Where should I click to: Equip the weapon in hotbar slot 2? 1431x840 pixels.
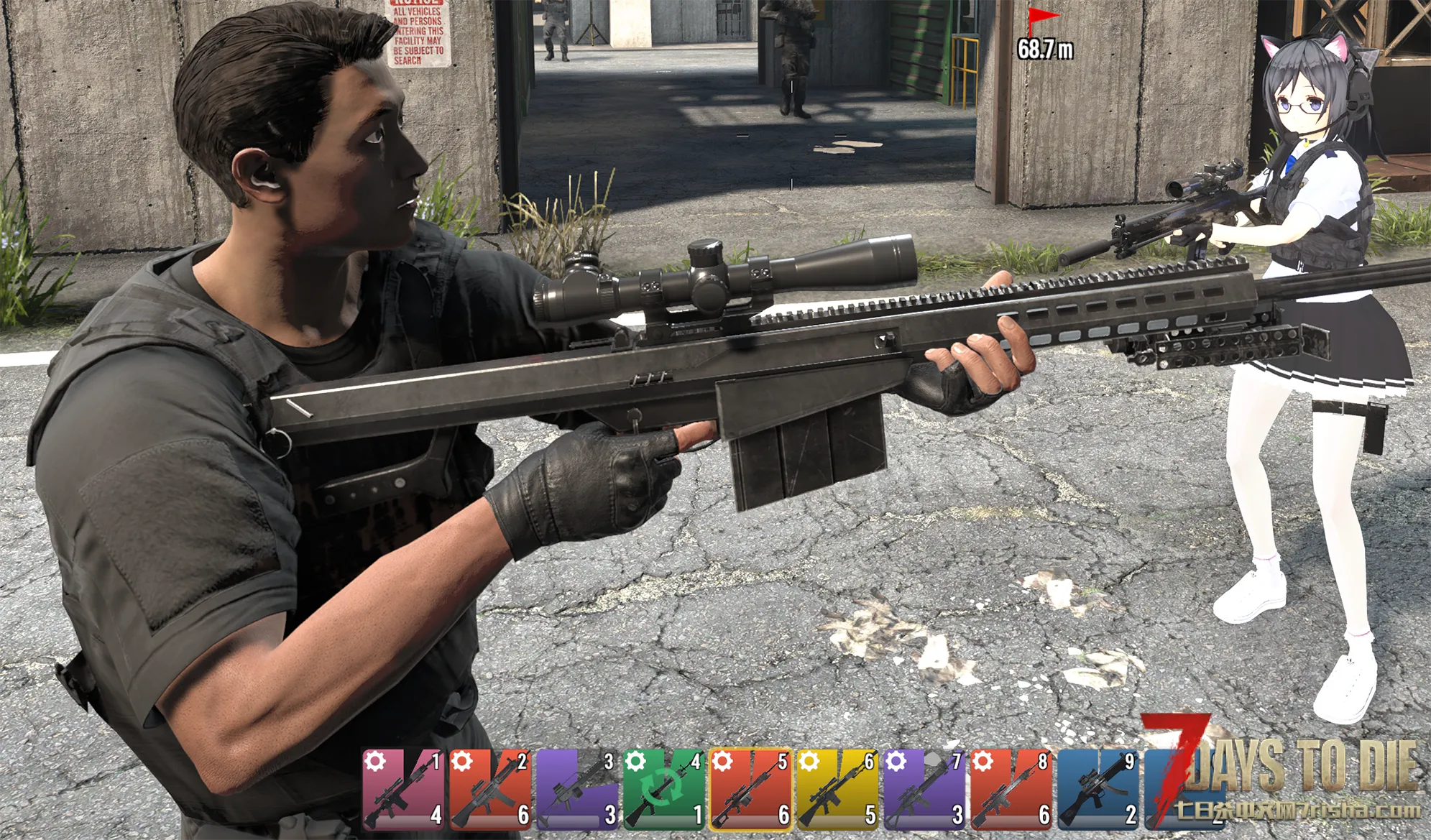(x=491, y=789)
